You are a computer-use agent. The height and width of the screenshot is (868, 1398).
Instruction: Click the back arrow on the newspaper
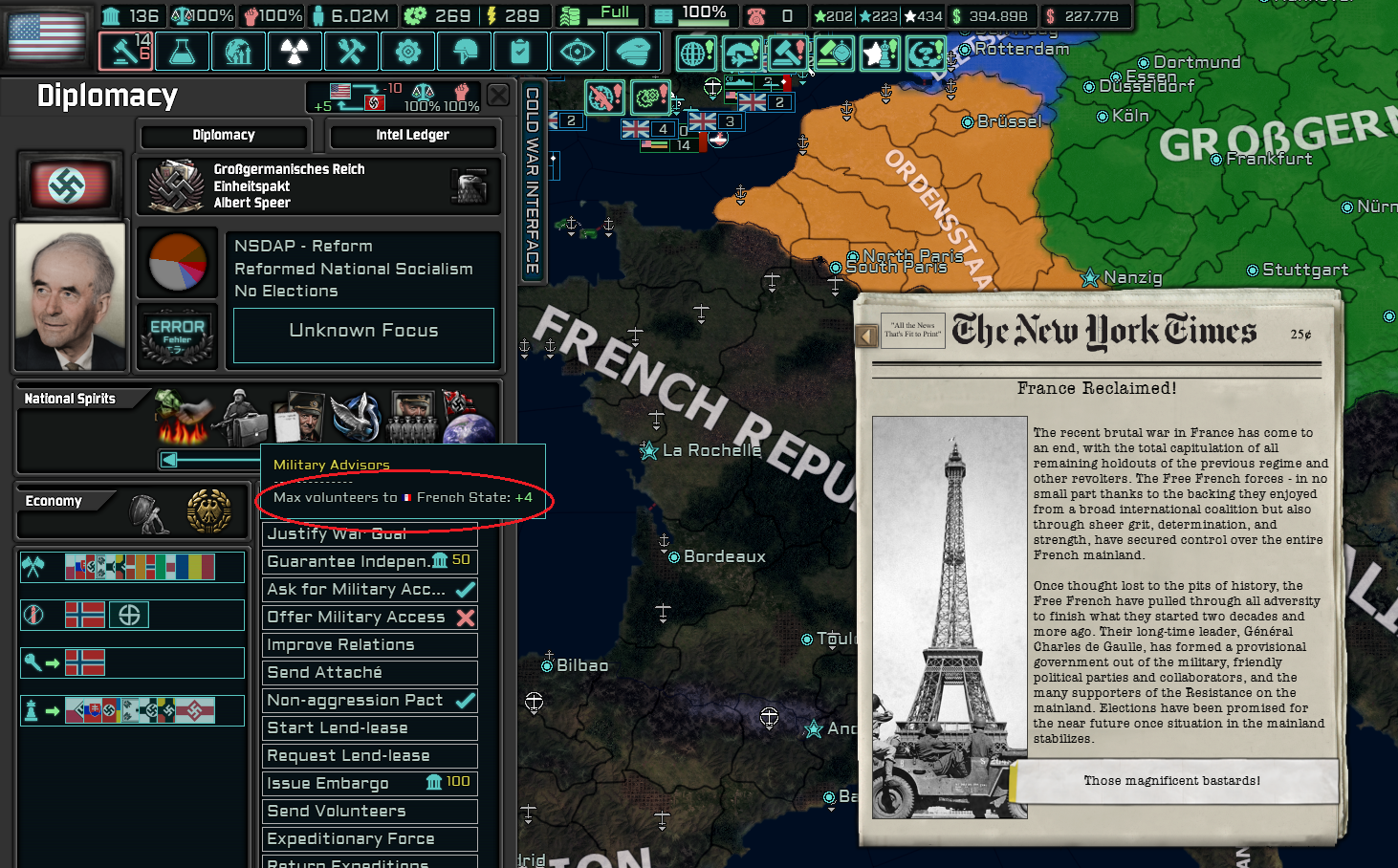tap(865, 334)
